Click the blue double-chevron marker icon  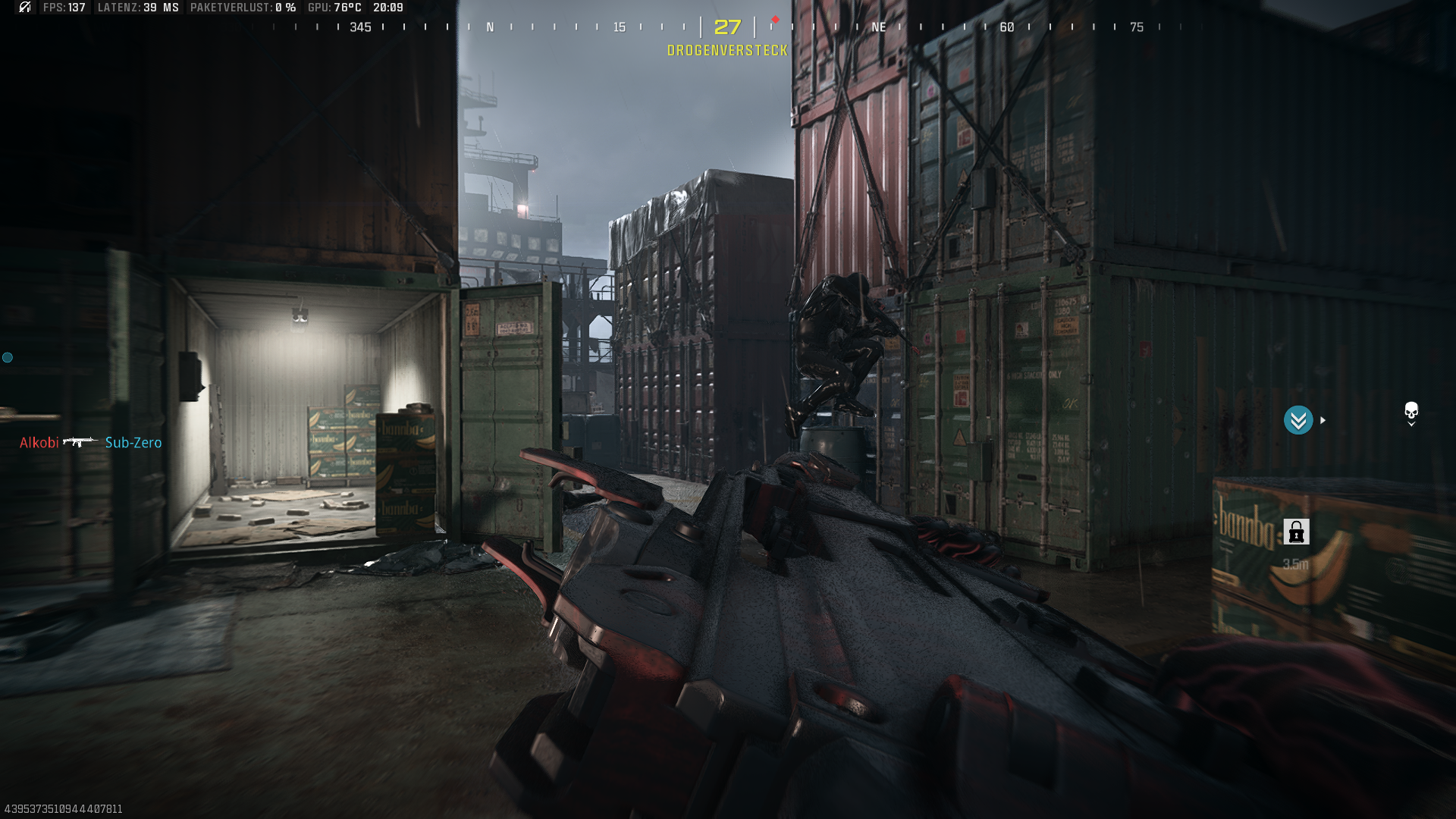[x=1298, y=420]
